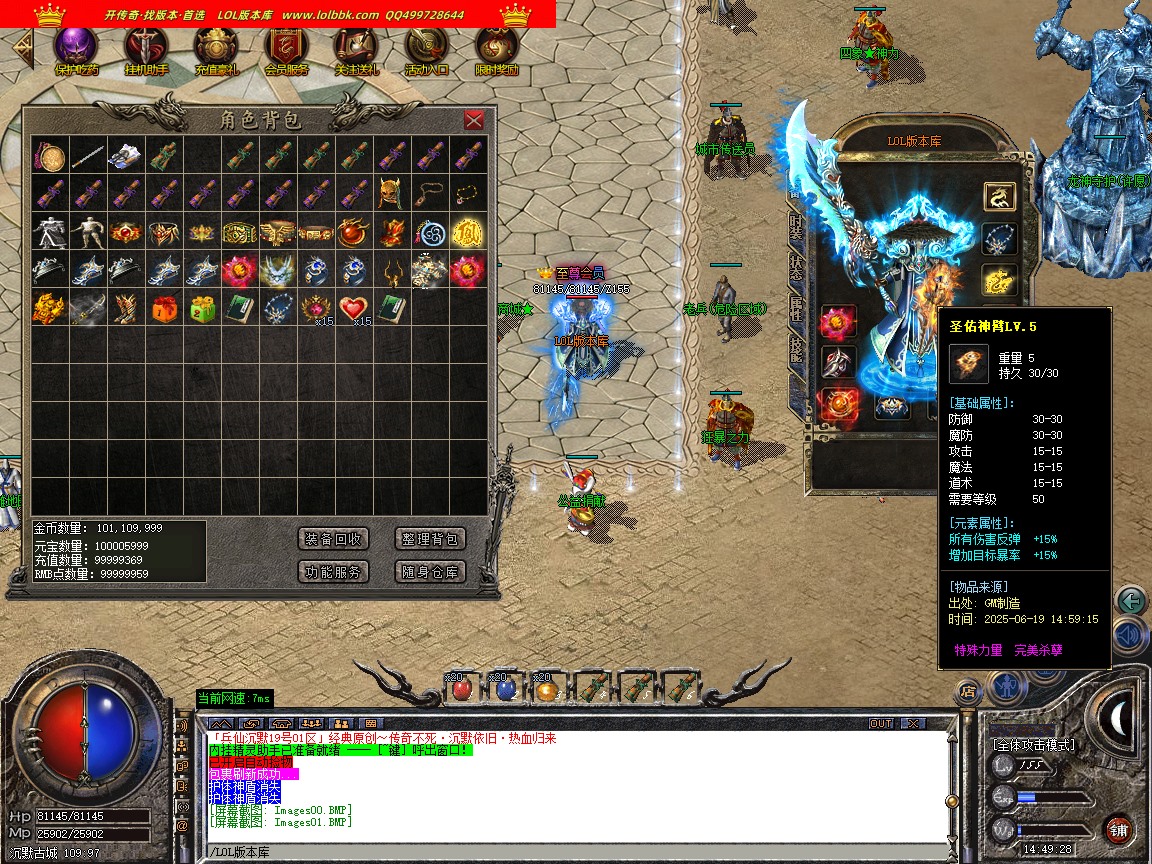Open the 功能服务 function service button
The width and height of the screenshot is (1152, 864).
(x=334, y=572)
